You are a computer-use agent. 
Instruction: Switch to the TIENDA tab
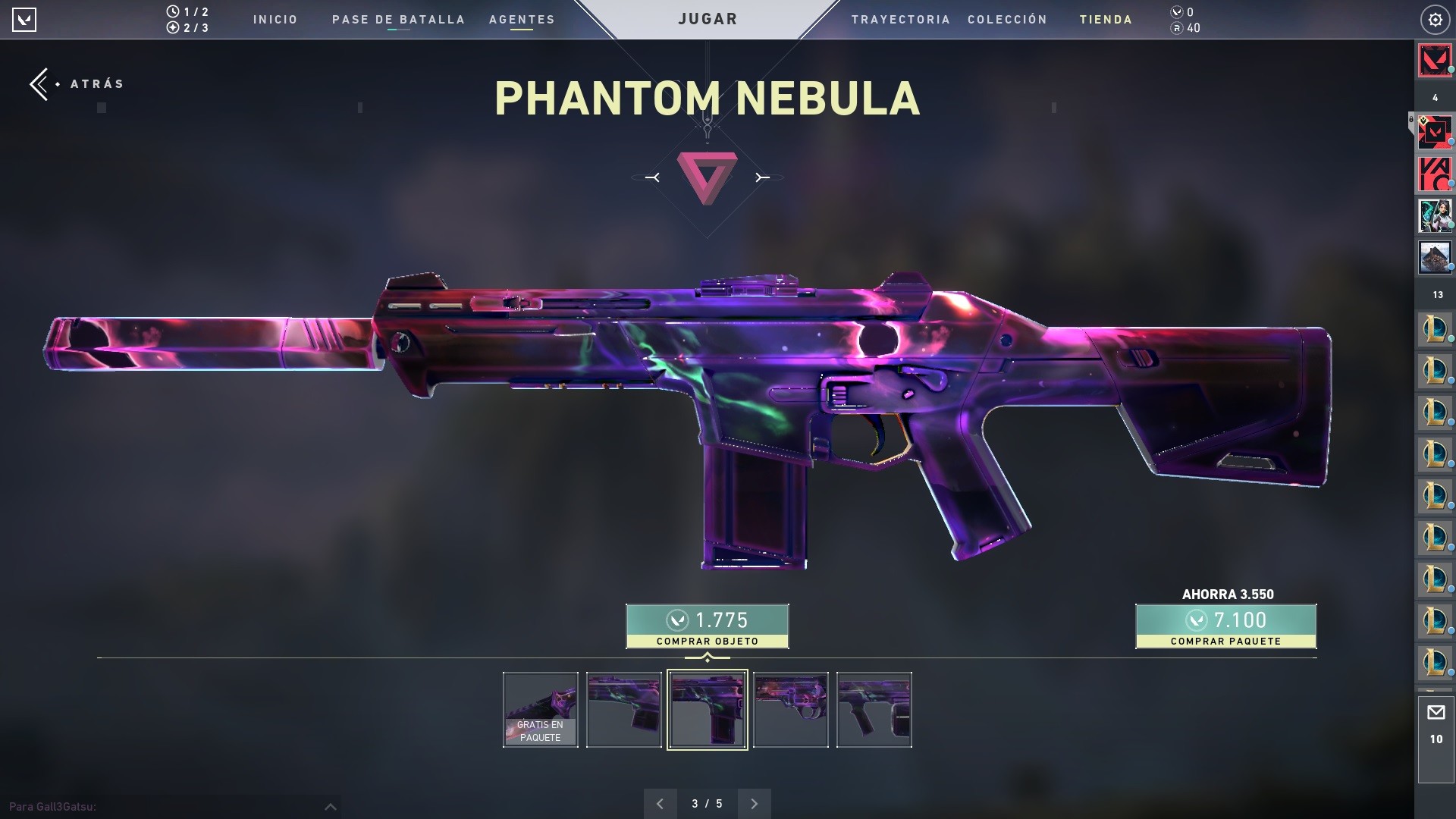pos(1106,20)
